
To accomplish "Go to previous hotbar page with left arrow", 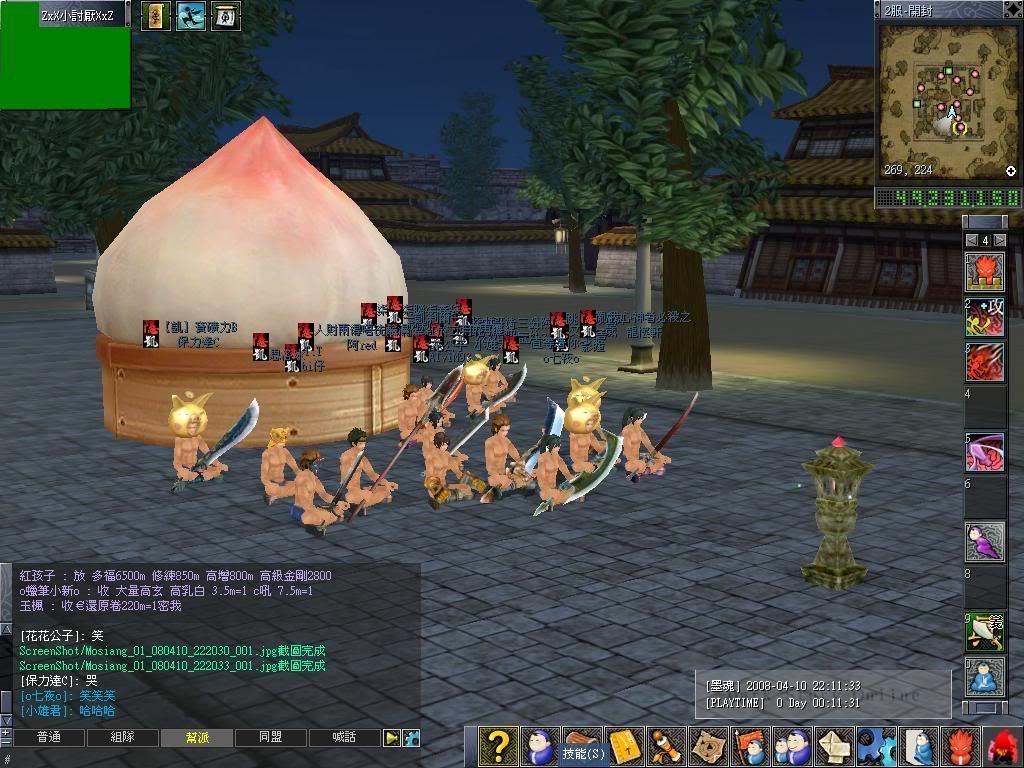I will pos(970,240).
